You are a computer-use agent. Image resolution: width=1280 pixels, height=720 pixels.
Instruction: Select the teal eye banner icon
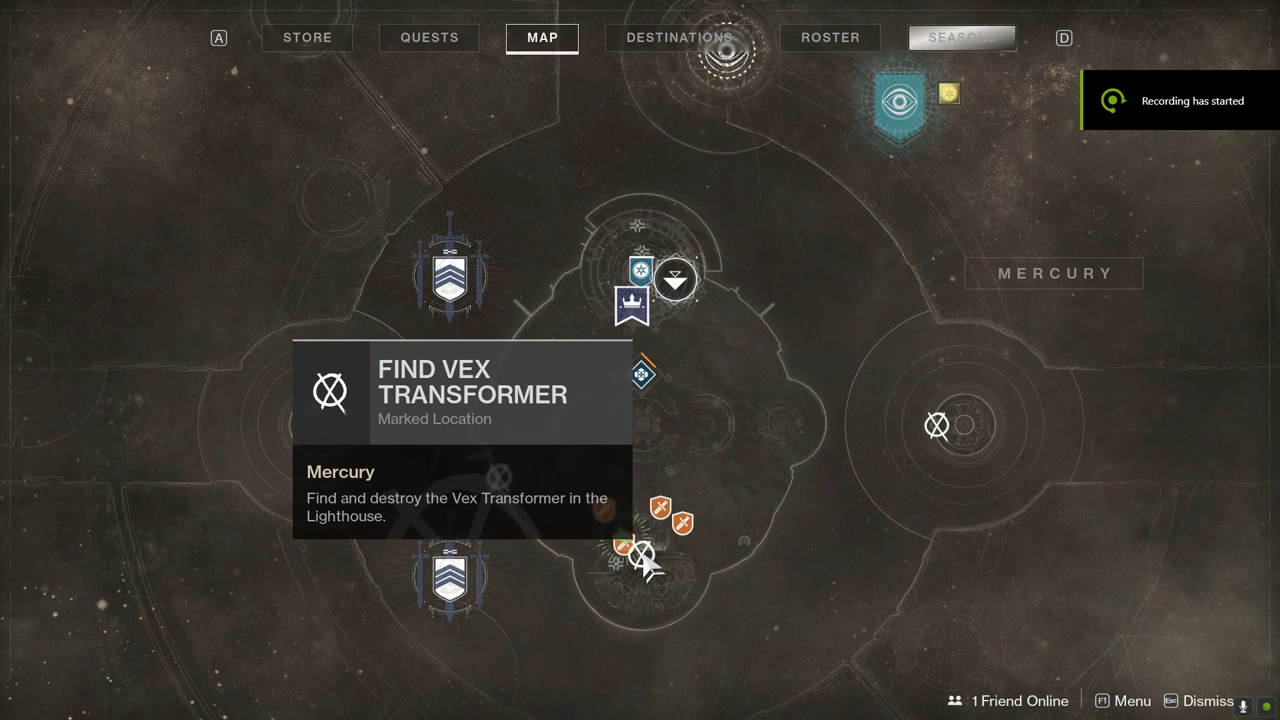[900, 103]
